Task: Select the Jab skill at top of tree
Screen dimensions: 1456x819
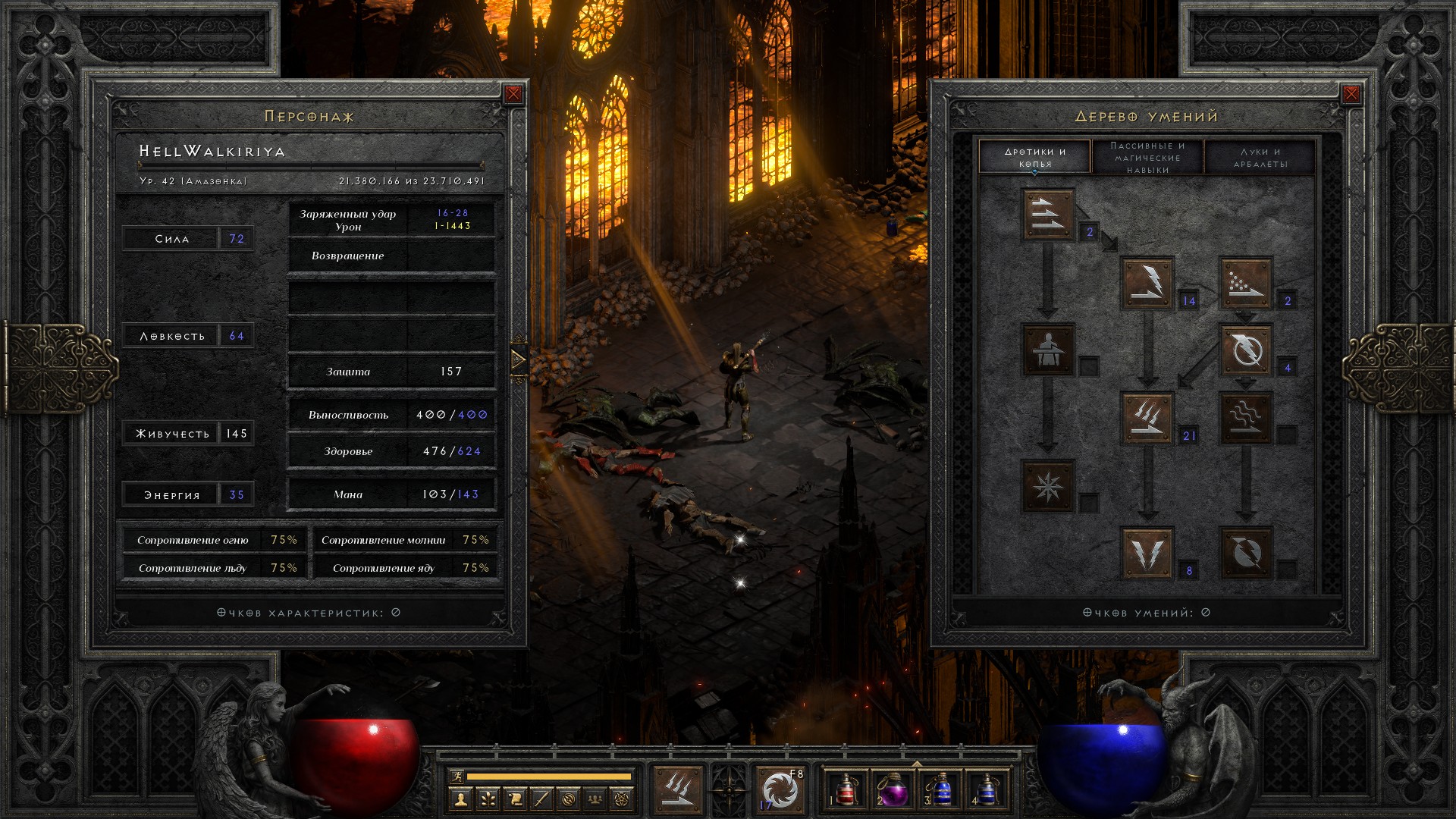Action: click(x=1048, y=215)
